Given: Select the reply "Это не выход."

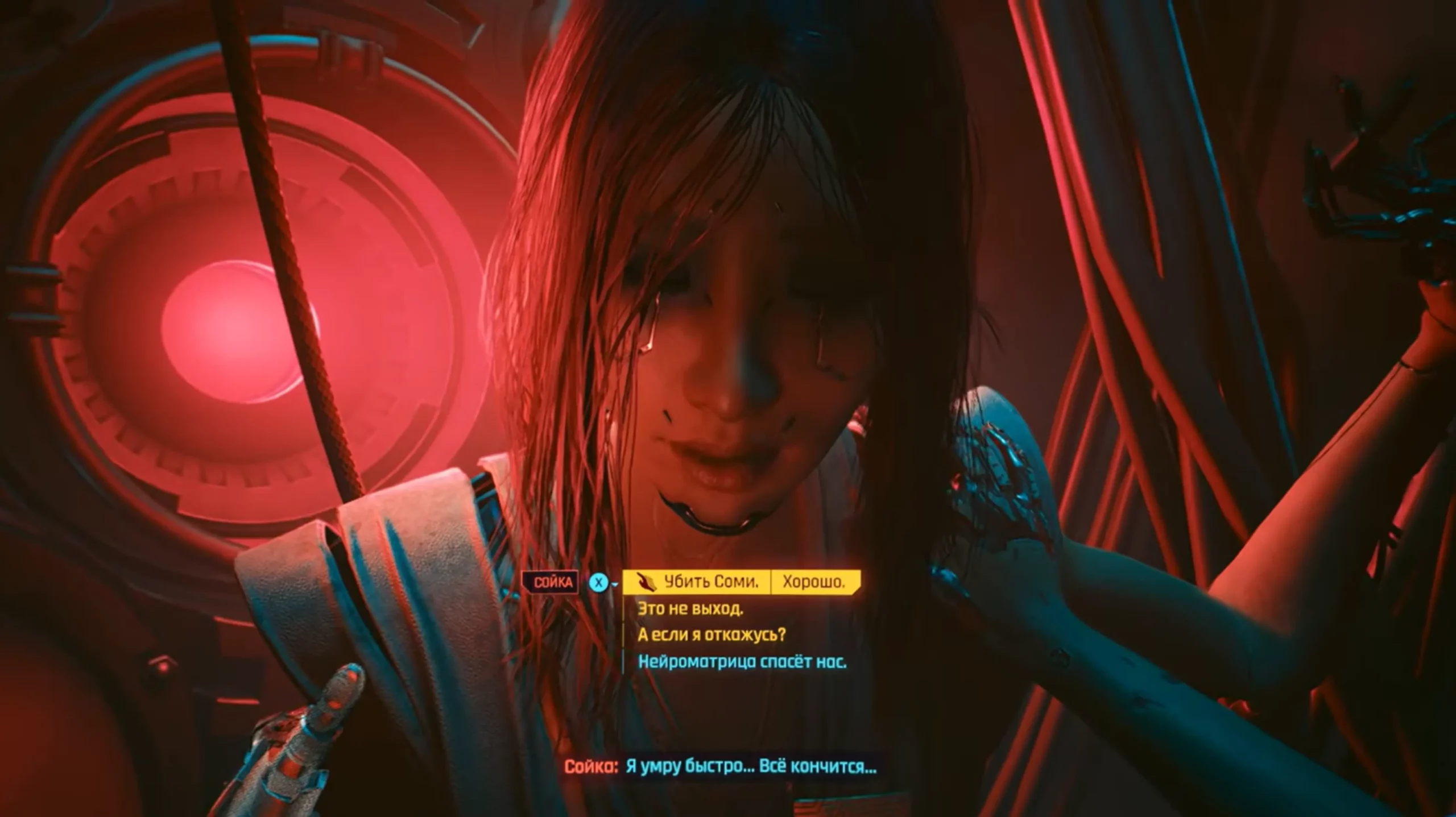Looking at the screenshot, I should coord(690,609).
